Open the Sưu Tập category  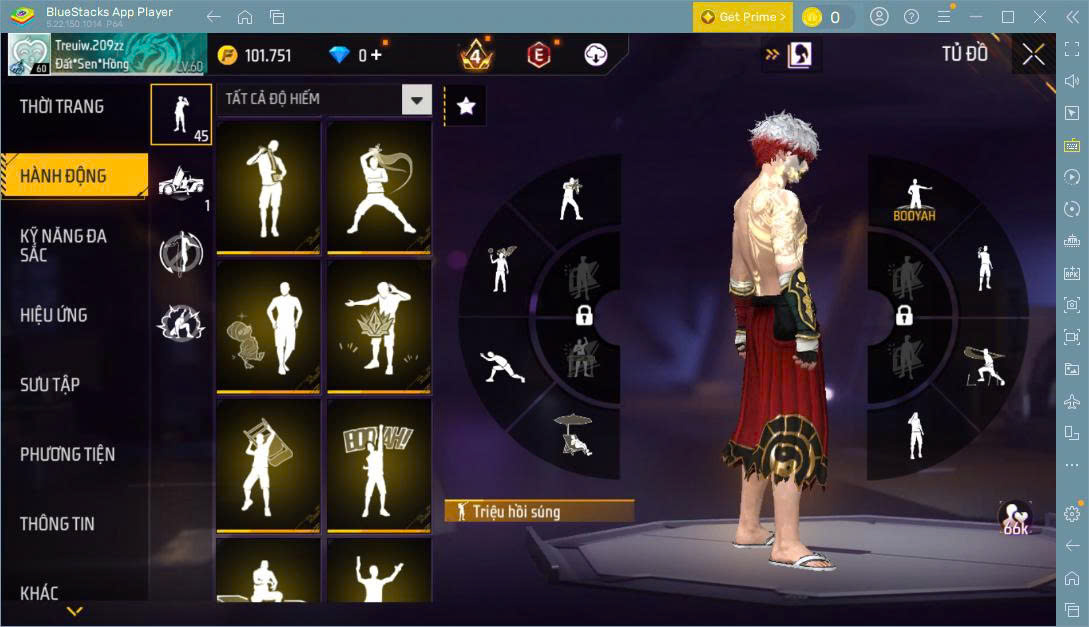coord(50,384)
